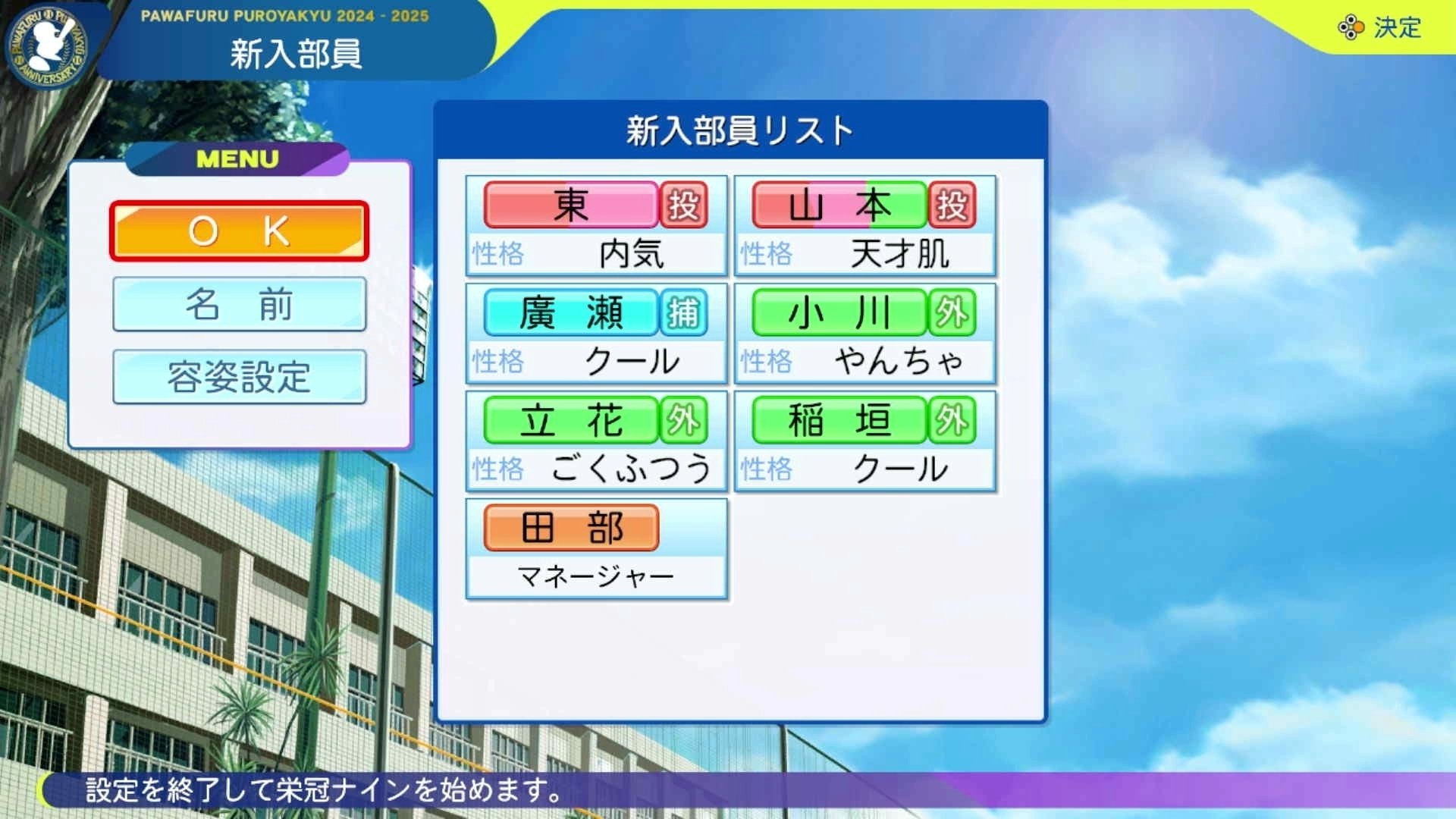Select the 外 badge next to 稲垣

point(955,419)
